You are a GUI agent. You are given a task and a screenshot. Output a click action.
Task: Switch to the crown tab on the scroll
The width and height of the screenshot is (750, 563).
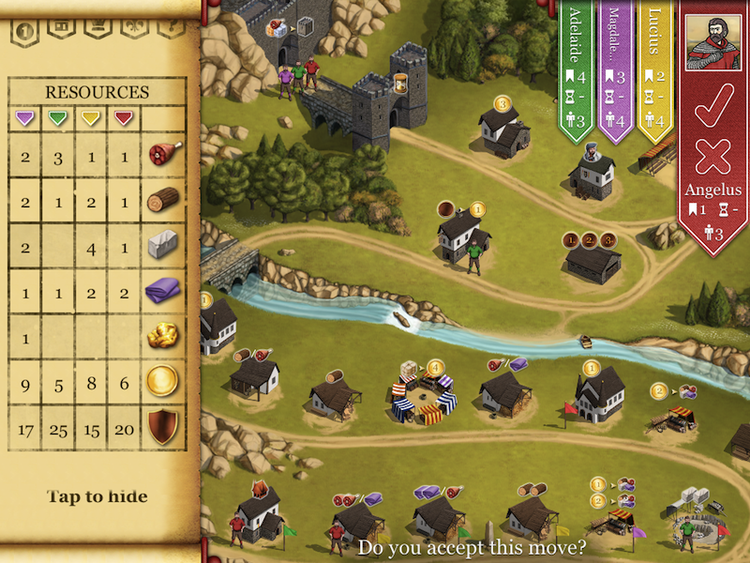97,25
